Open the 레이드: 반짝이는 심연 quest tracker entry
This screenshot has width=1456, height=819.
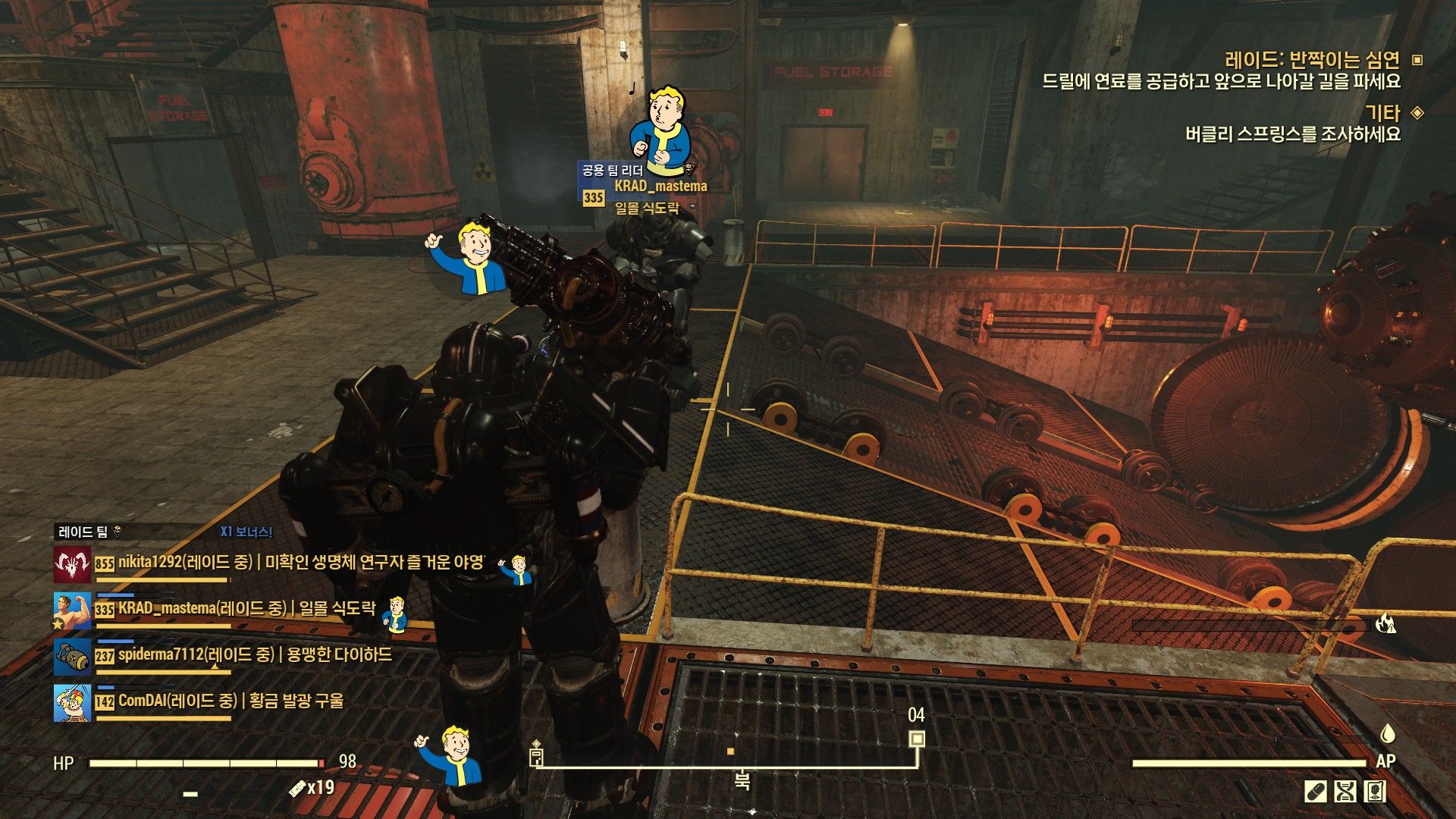pos(1312,59)
